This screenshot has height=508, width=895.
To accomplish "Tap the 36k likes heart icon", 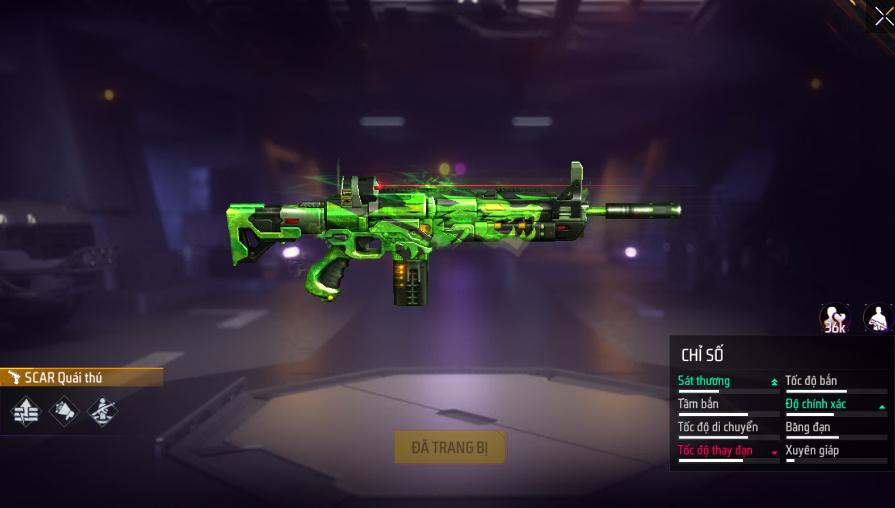I will pyautogui.click(x=834, y=319).
